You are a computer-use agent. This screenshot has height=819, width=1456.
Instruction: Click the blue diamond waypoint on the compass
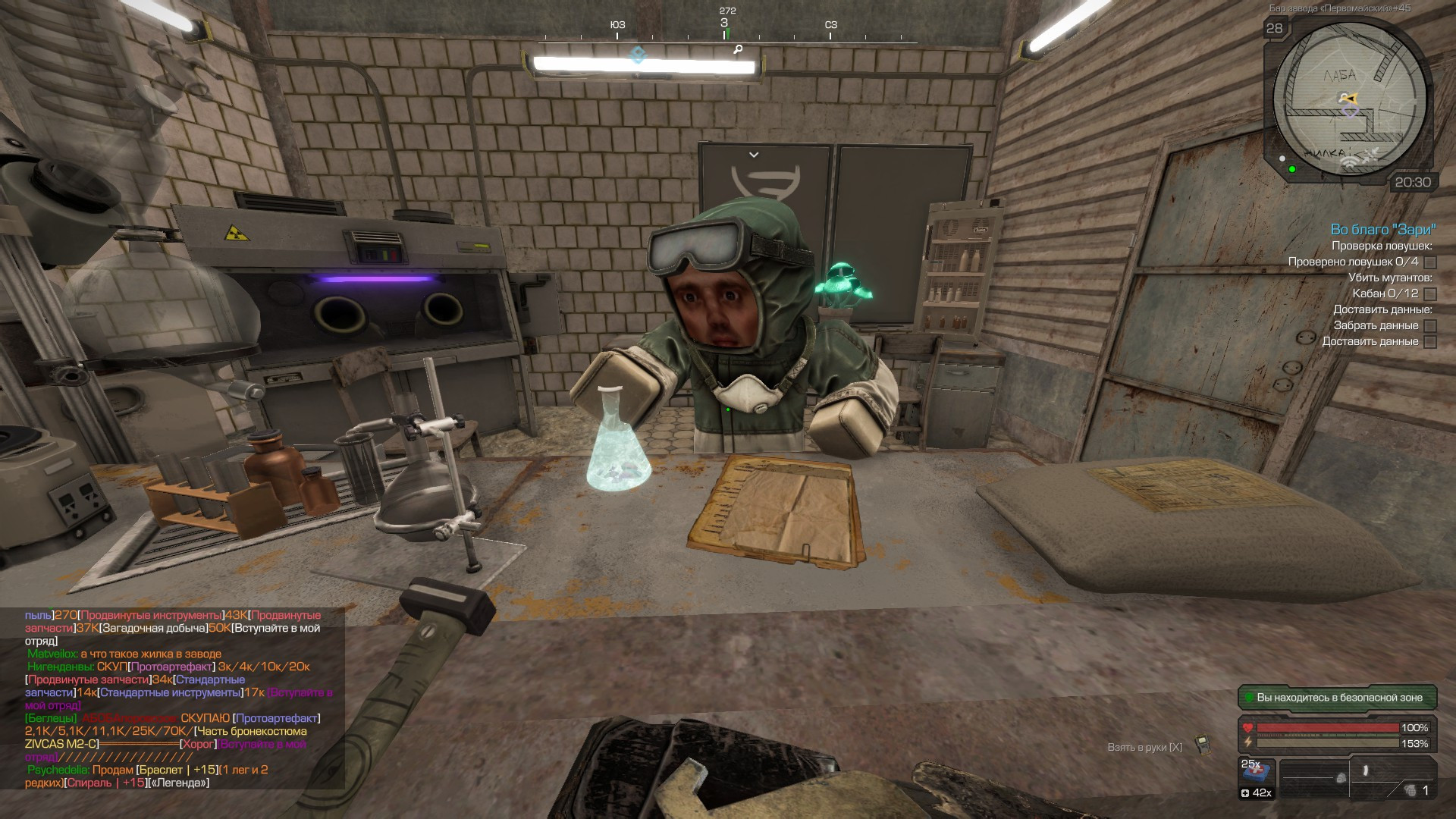639,55
